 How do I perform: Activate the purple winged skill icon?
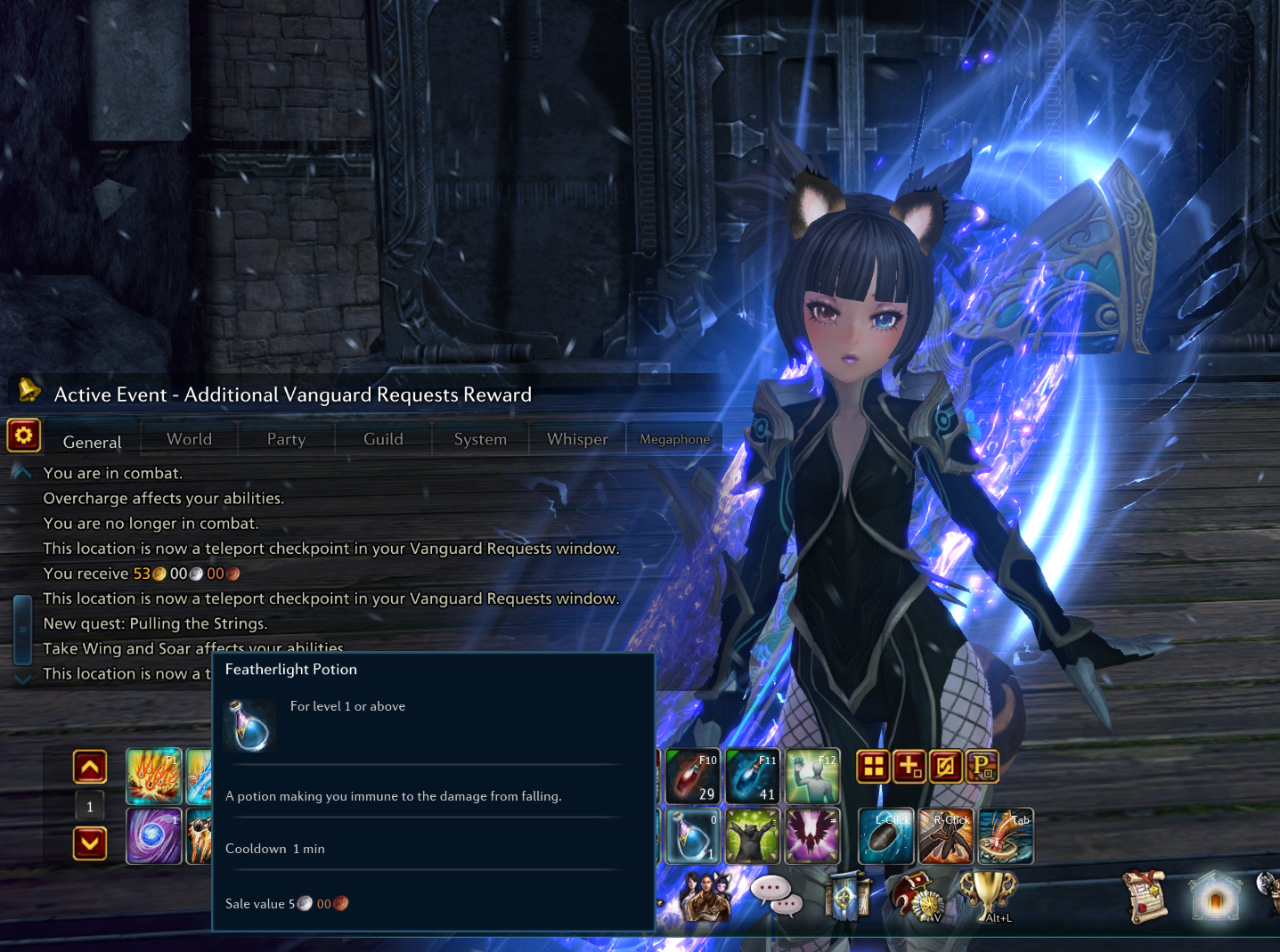(811, 836)
